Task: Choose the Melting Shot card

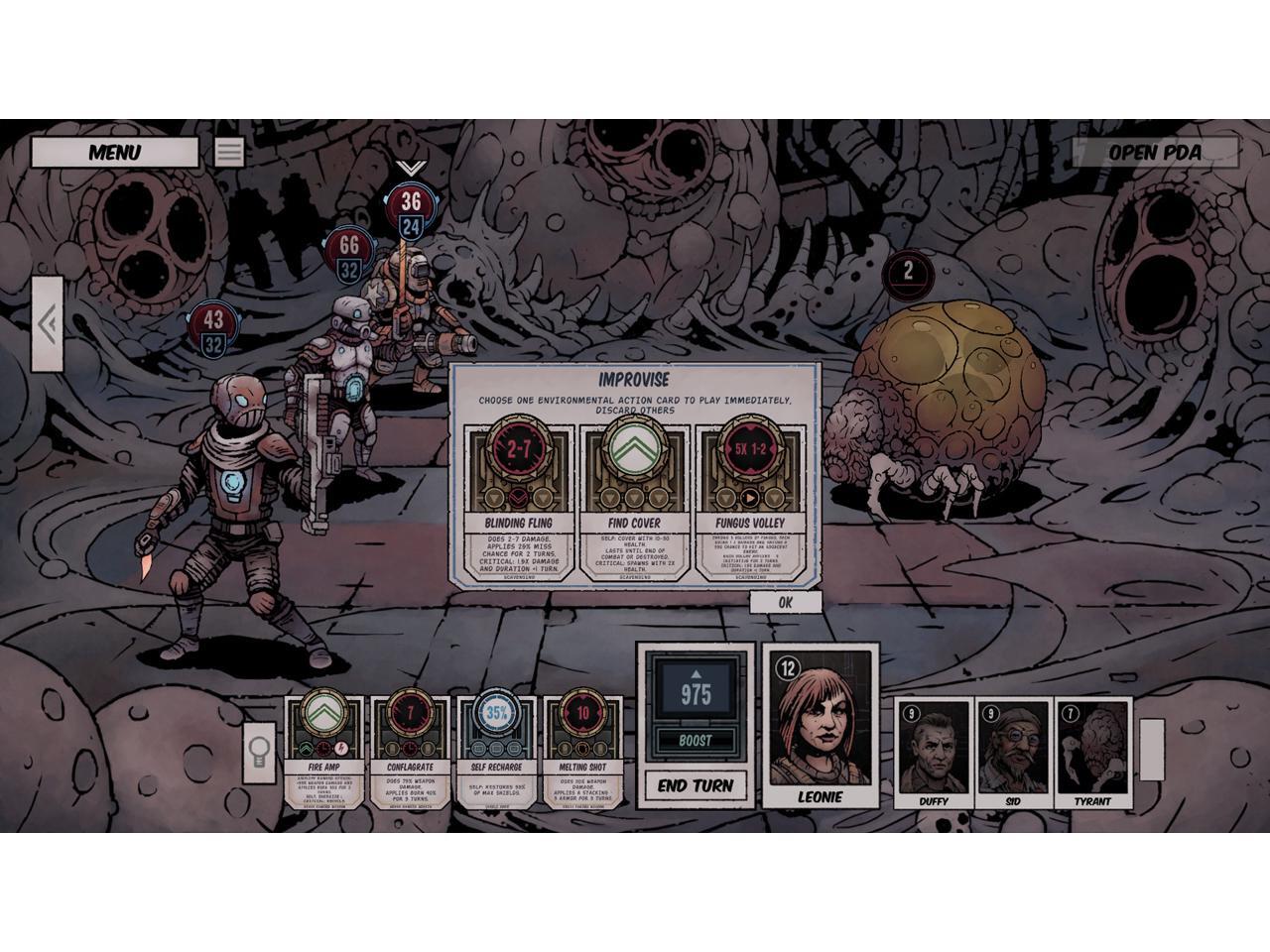Action: (583, 753)
